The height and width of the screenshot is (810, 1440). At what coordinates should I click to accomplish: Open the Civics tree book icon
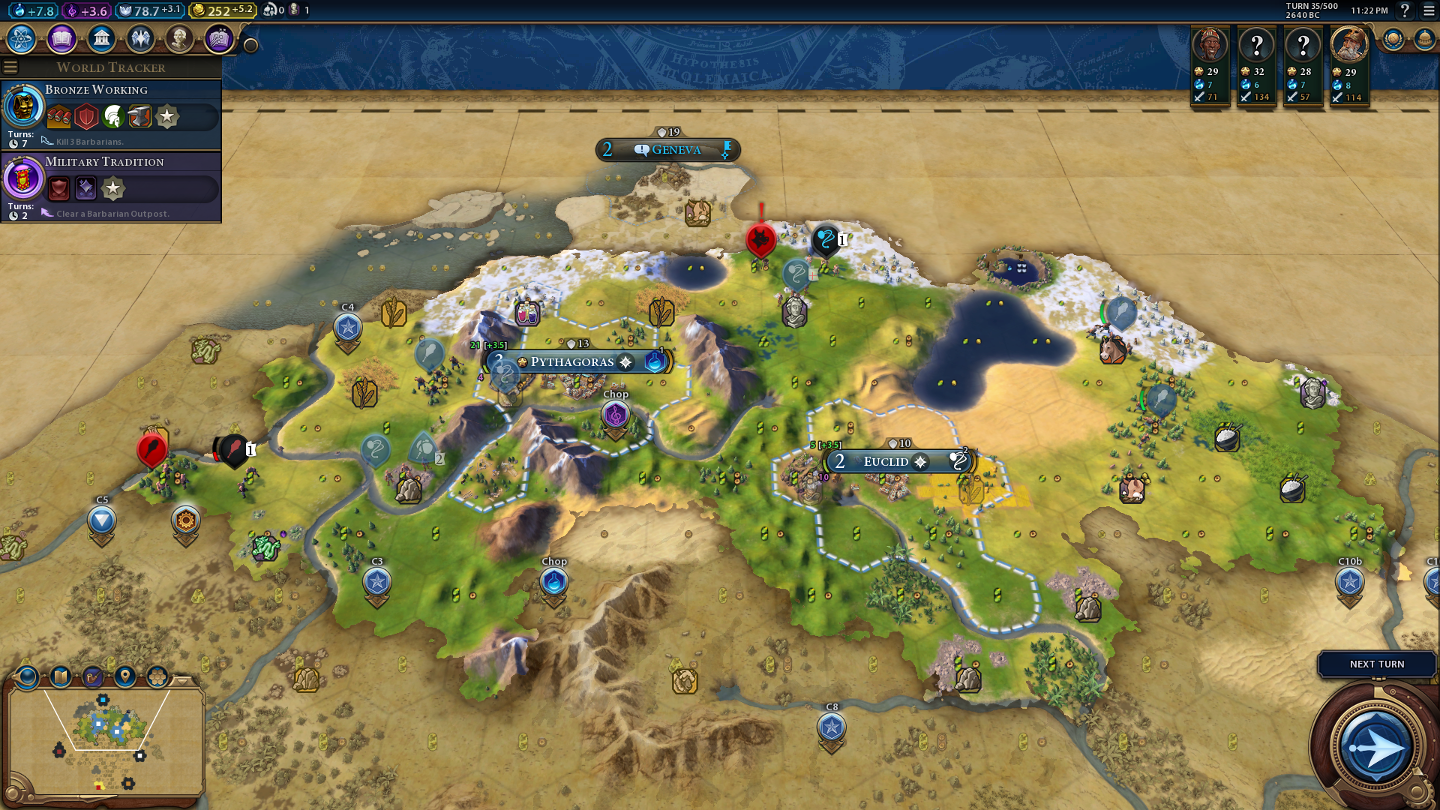[x=61, y=39]
